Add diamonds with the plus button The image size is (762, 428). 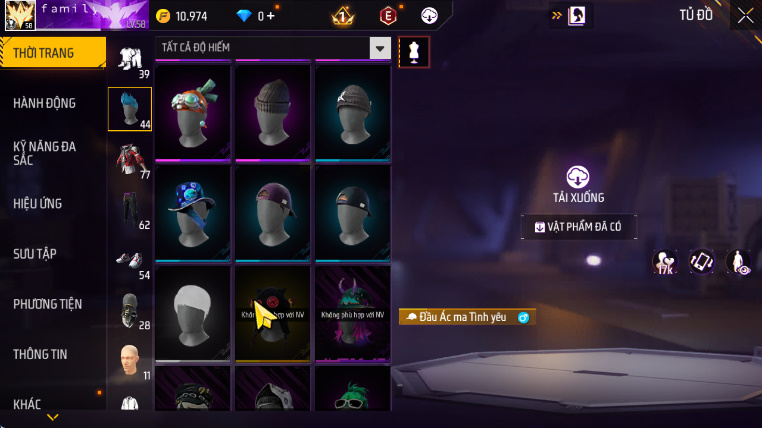(271, 16)
